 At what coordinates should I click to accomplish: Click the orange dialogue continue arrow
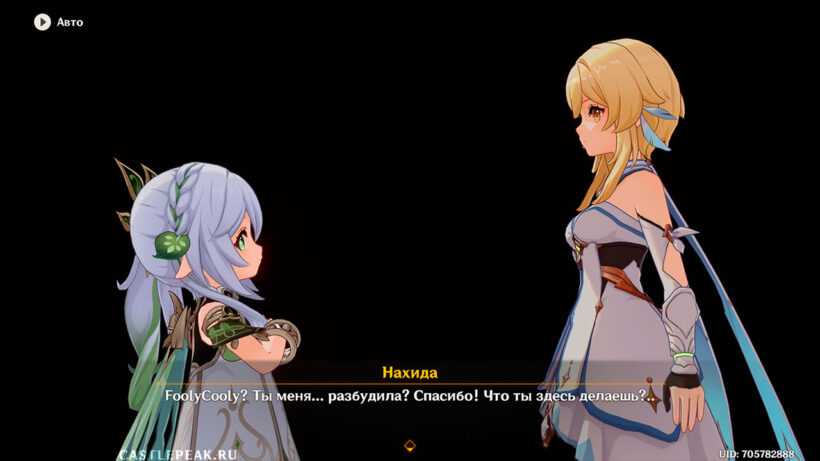pos(410,445)
